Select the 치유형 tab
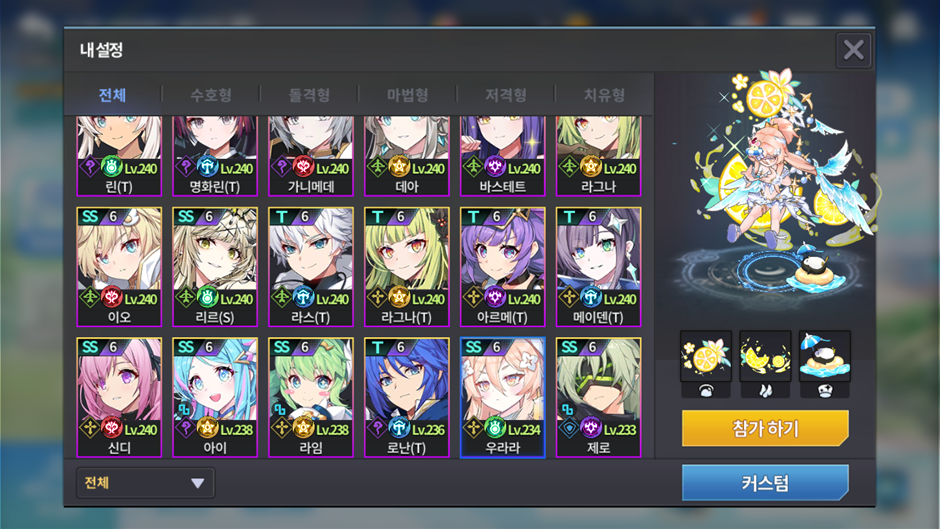Image resolution: width=940 pixels, height=529 pixels. [604, 95]
